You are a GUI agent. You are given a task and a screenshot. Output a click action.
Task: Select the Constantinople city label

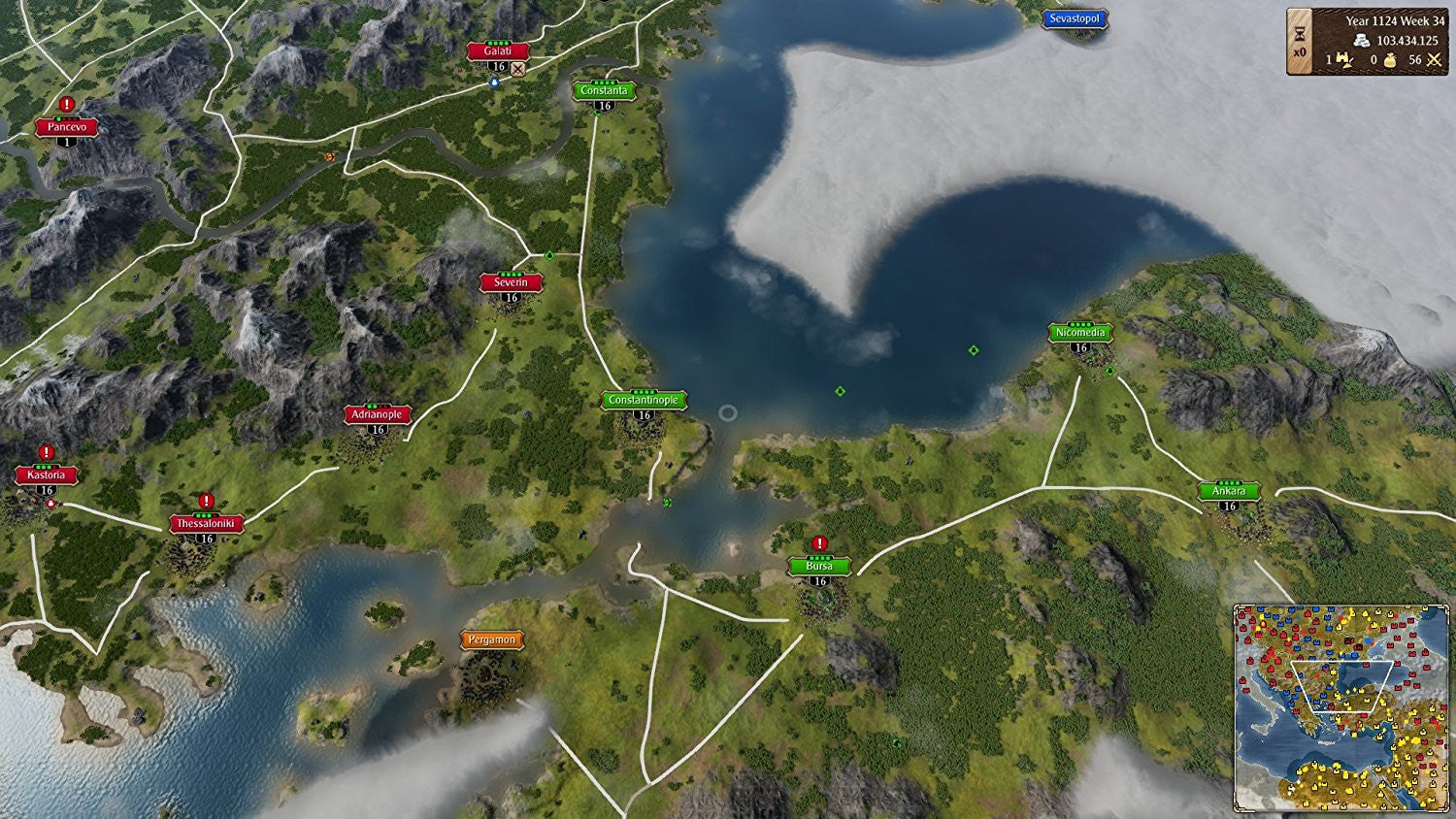pyautogui.click(x=644, y=400)
